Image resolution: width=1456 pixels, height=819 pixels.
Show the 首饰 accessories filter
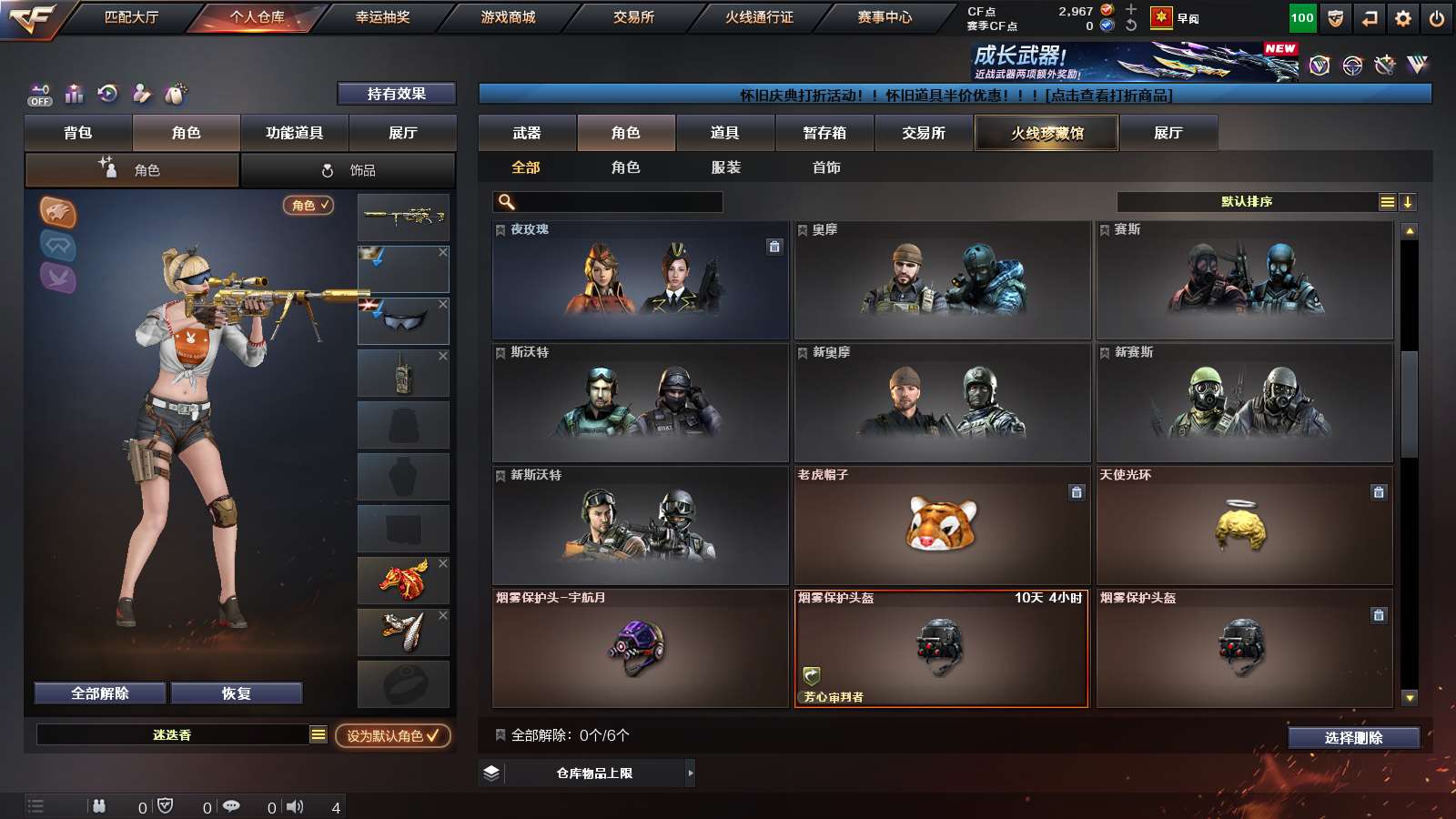point(826,167)
